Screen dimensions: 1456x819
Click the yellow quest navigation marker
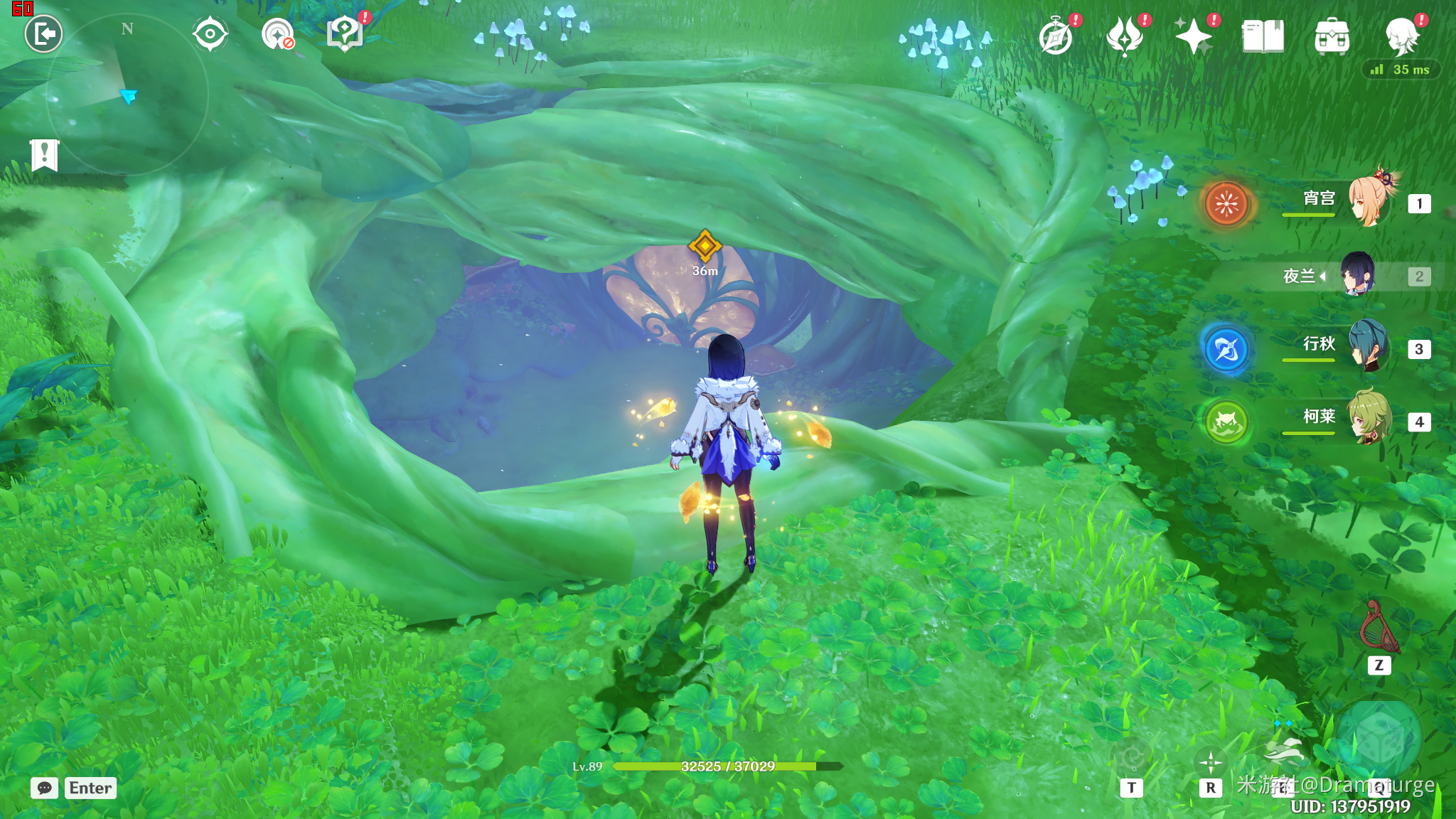(x=705, y=246)
